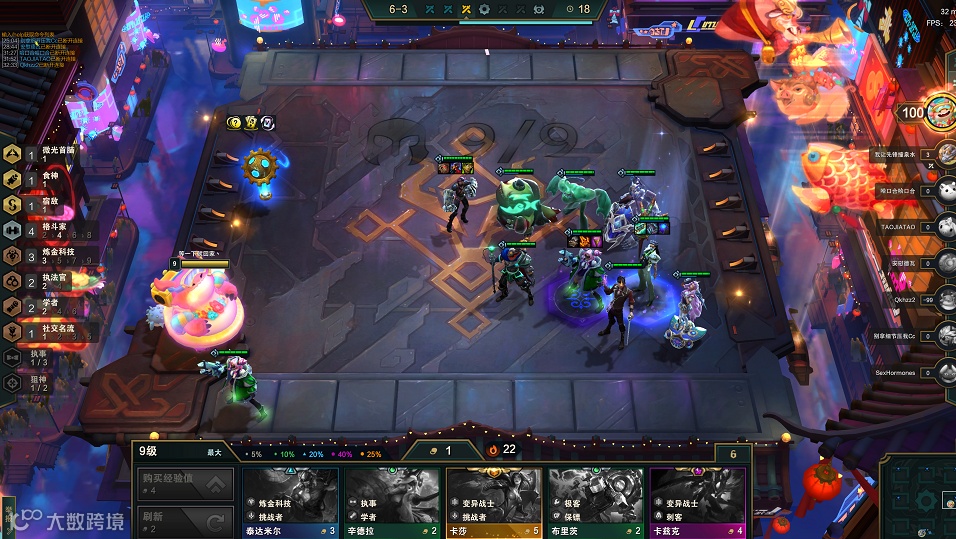Screen dimensions: 956x539
Task: Click your own avatar with 100 health
Action: tap(940, 112)
